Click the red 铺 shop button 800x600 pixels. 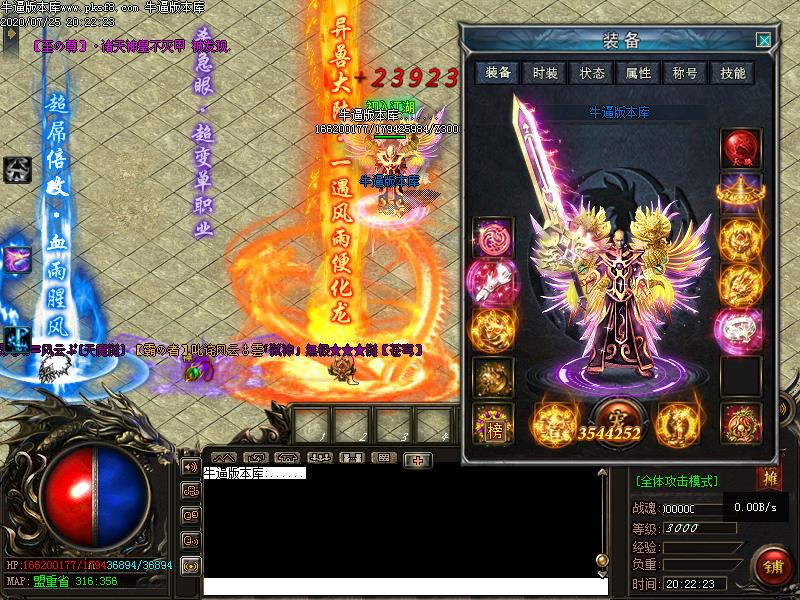(773, 564)
